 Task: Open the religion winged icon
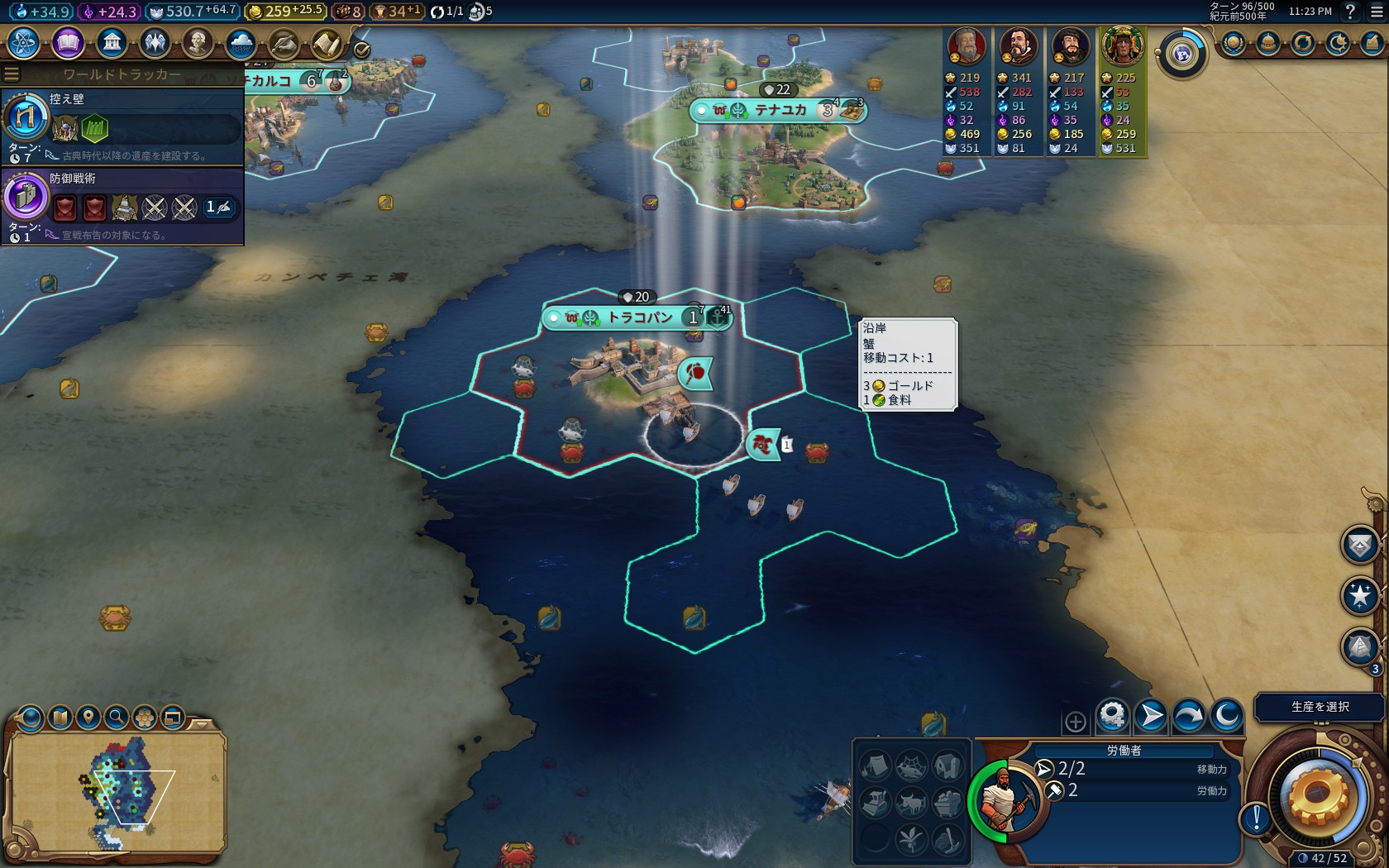pyautogui.click(x=155, y=43)
